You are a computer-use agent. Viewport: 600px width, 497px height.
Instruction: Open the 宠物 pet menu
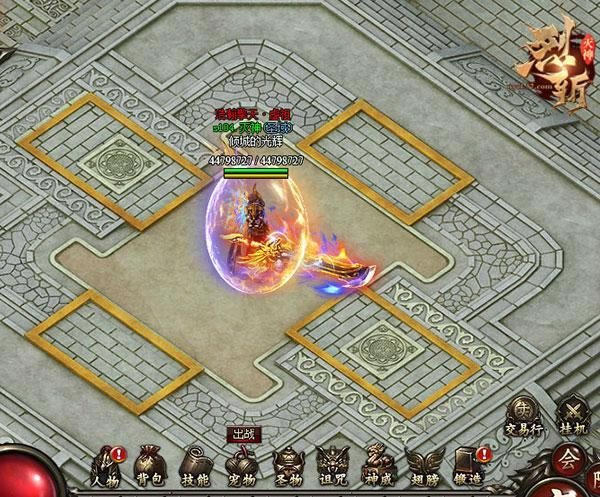tap(242, 465)
